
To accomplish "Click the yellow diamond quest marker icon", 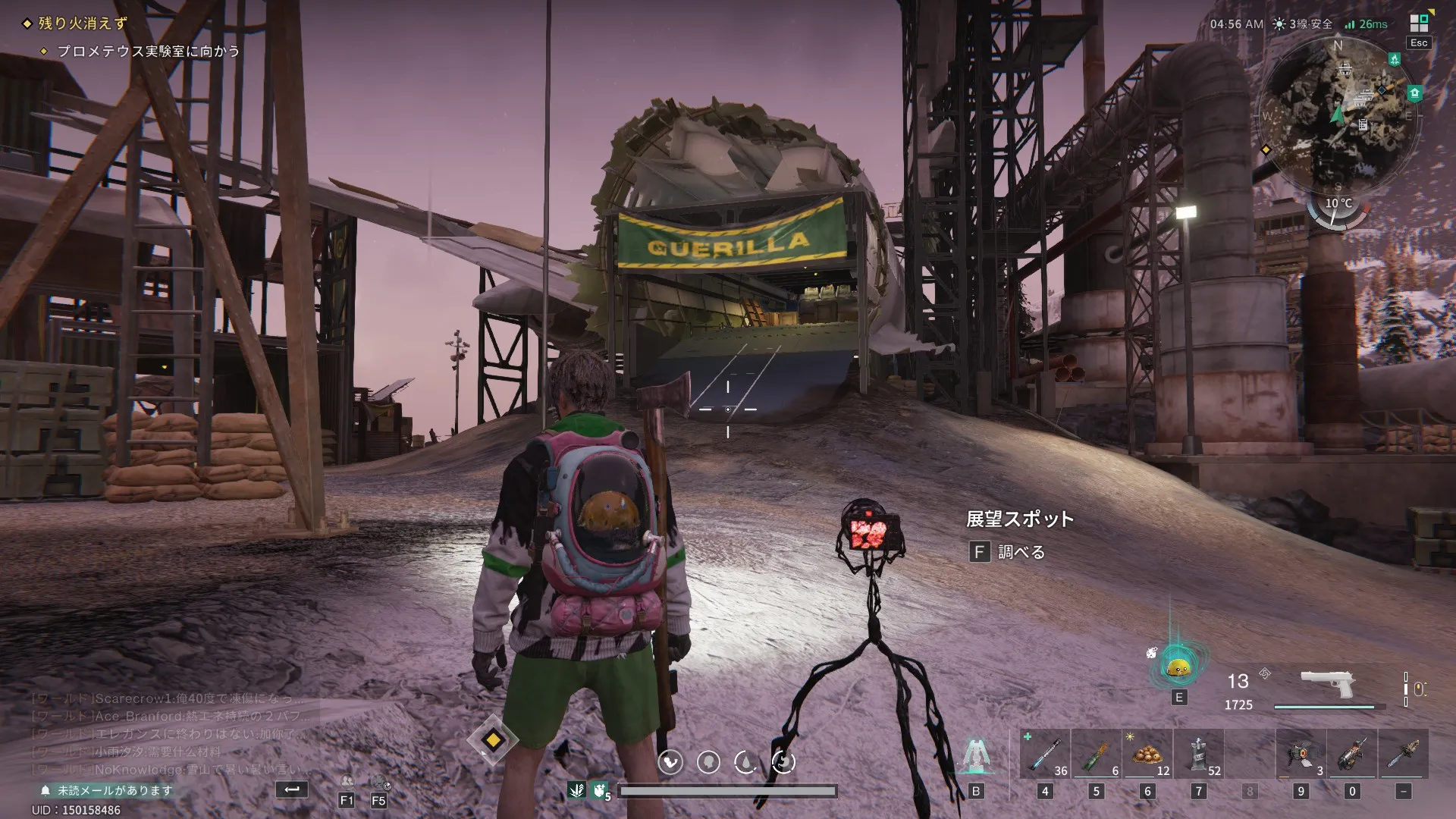I will pyautogui.click(x=493, y=740).
